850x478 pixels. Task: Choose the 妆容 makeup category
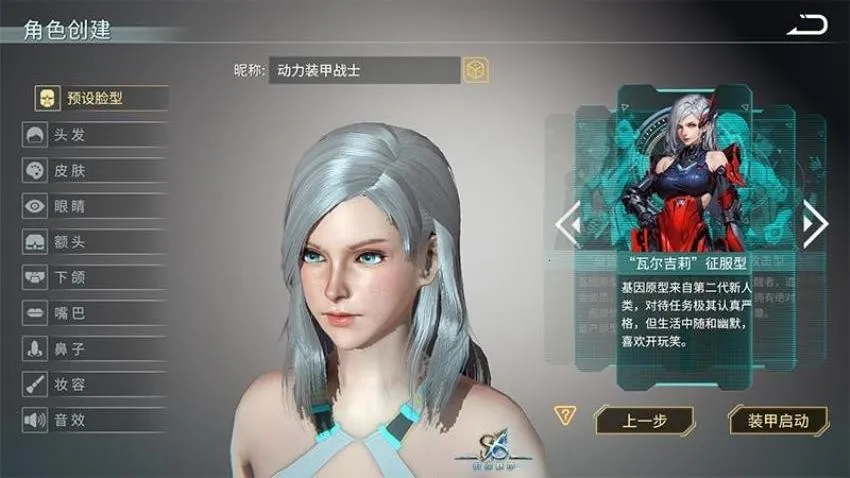pyautogui.click(x=95, y=385)
